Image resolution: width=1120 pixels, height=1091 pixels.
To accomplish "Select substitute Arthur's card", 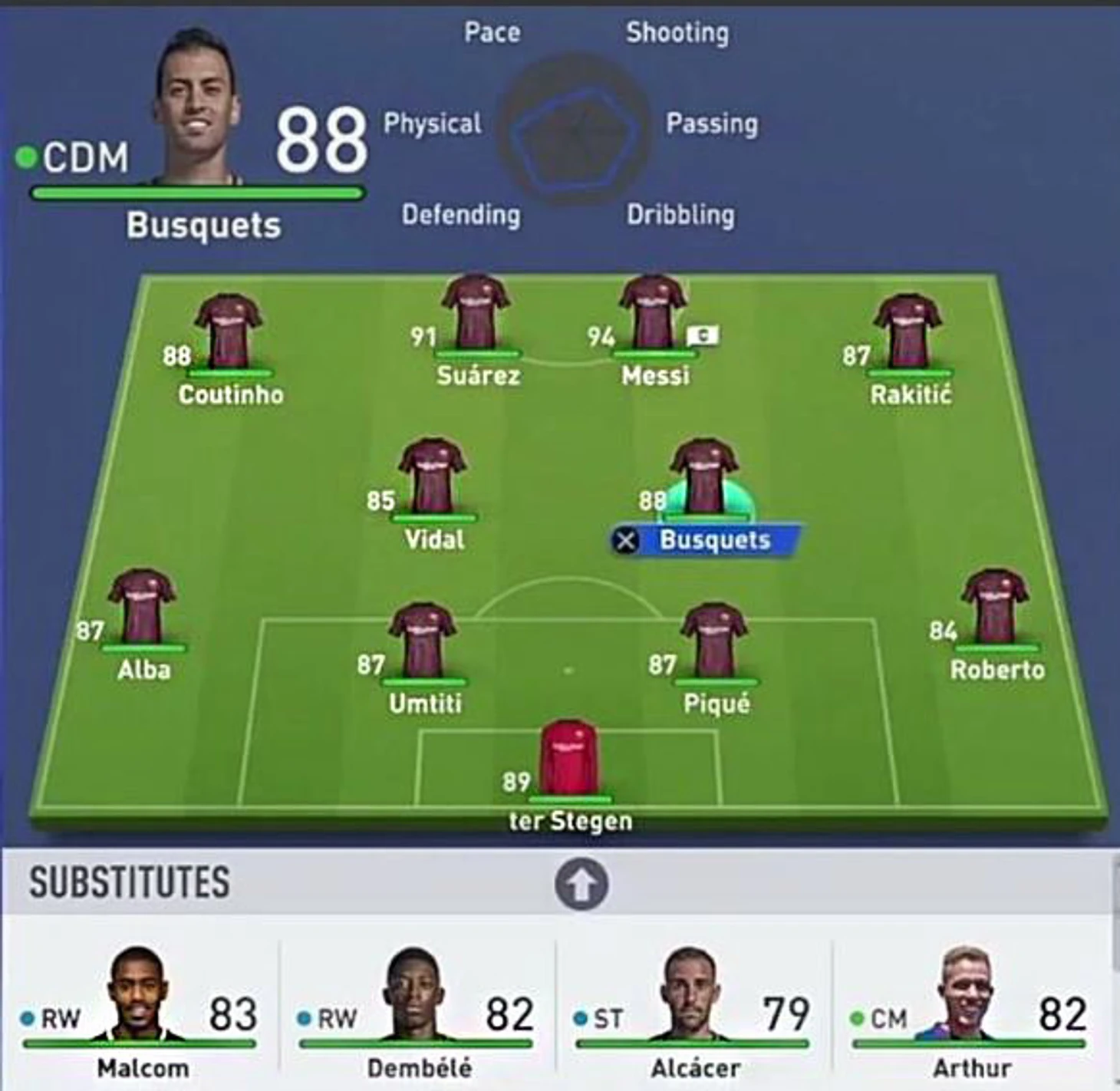I will [970, 1013].
